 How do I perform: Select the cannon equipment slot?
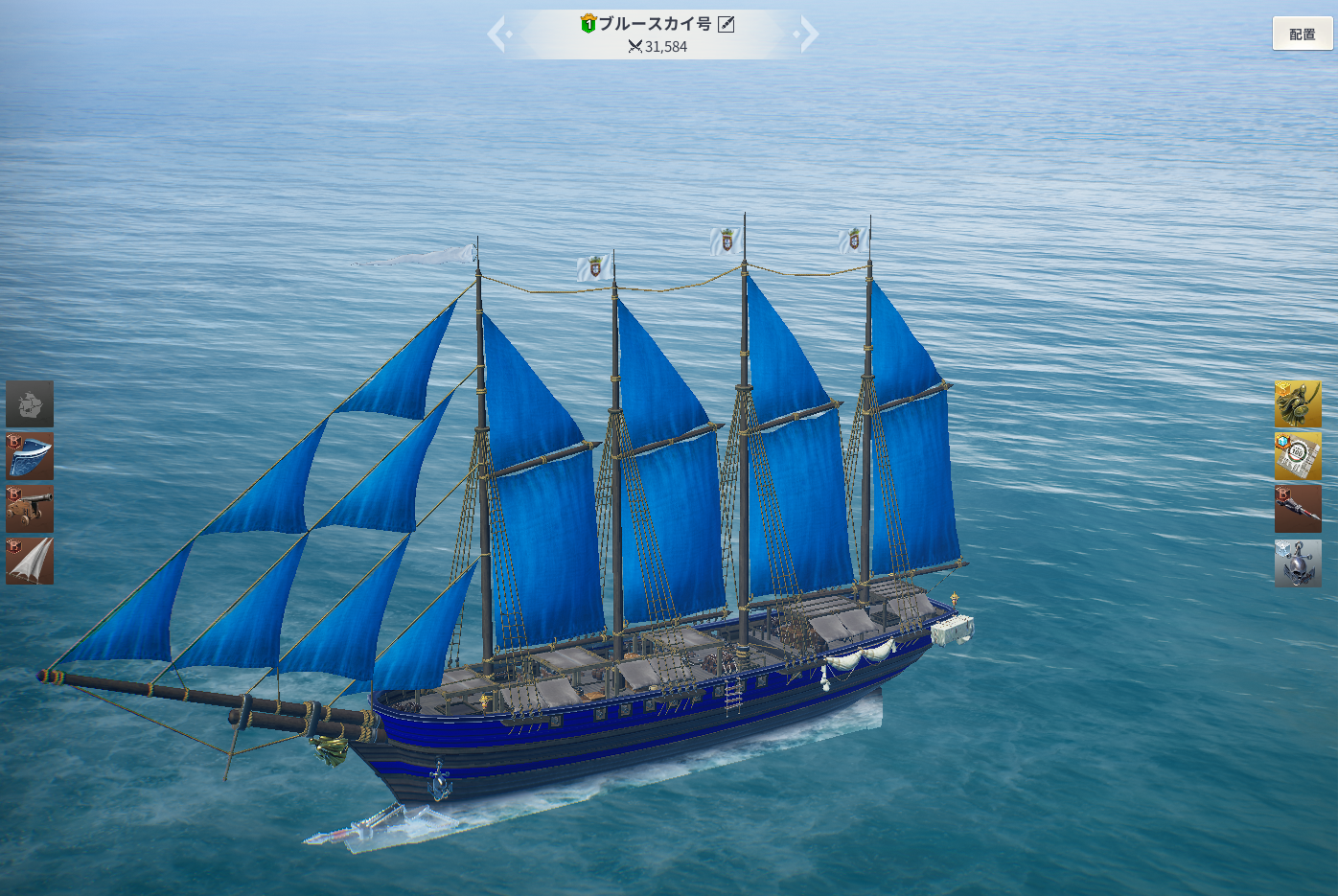coord(30,509)
